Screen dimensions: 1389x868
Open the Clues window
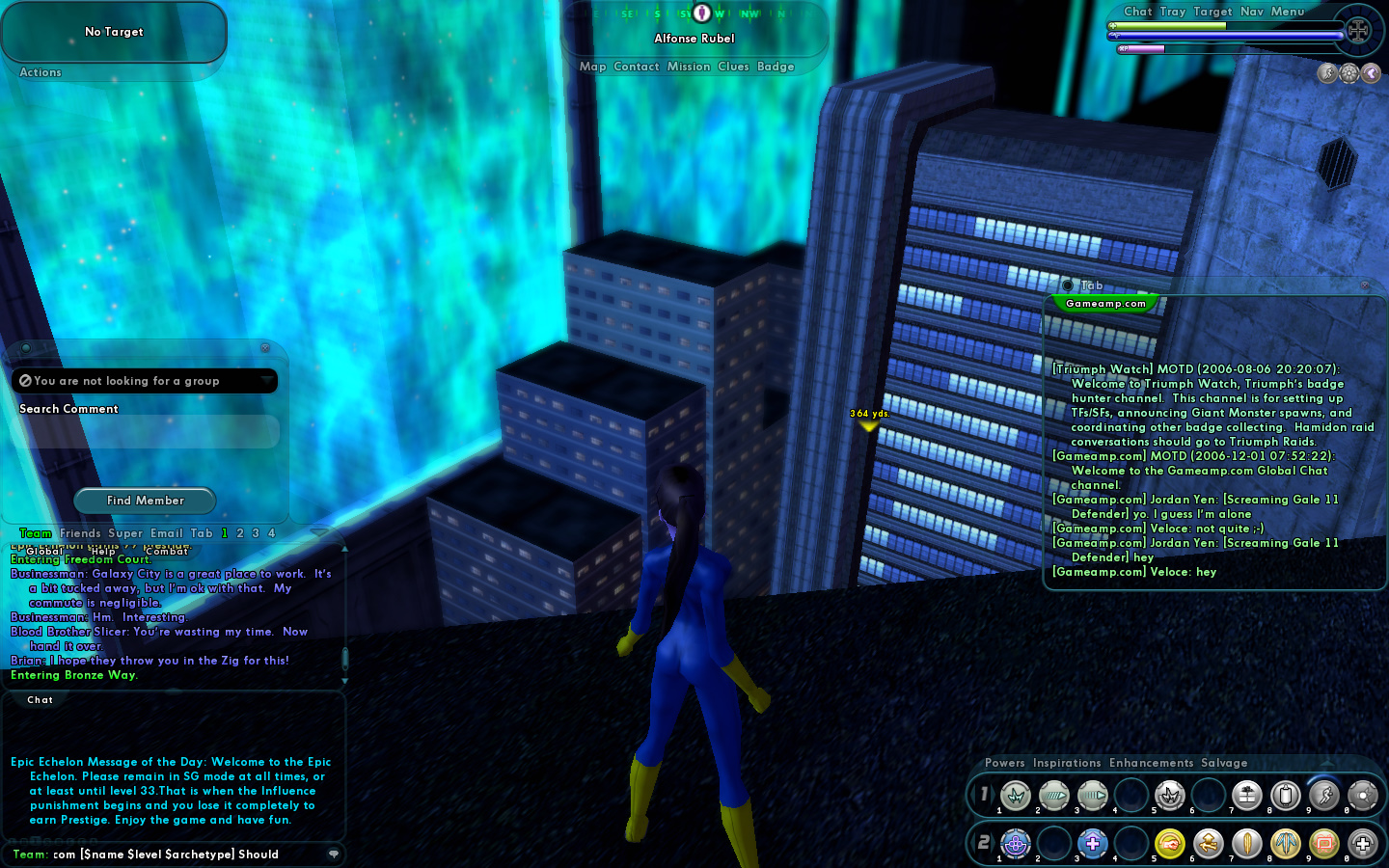733,67
